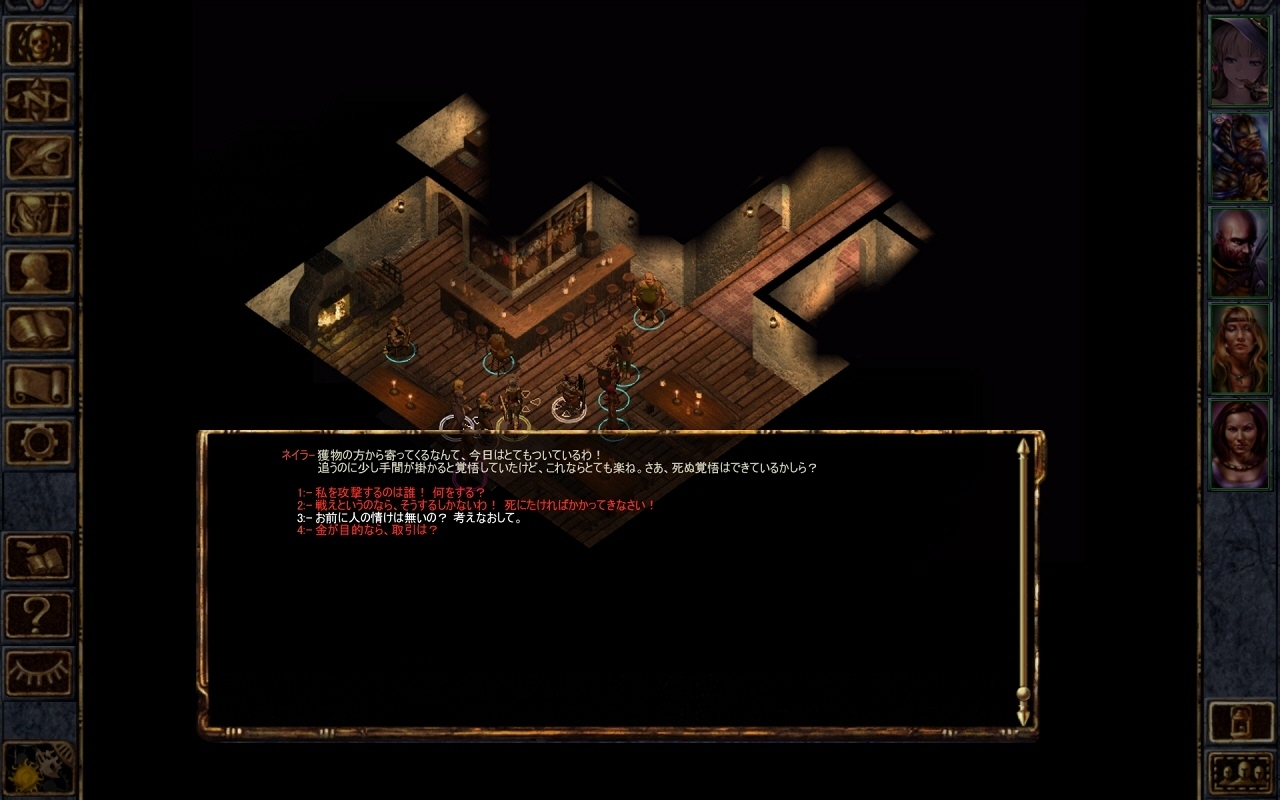Select the purple-hat girl portrait
The width and height of the screenshot is (1280, 800).
pos(1240,60)
